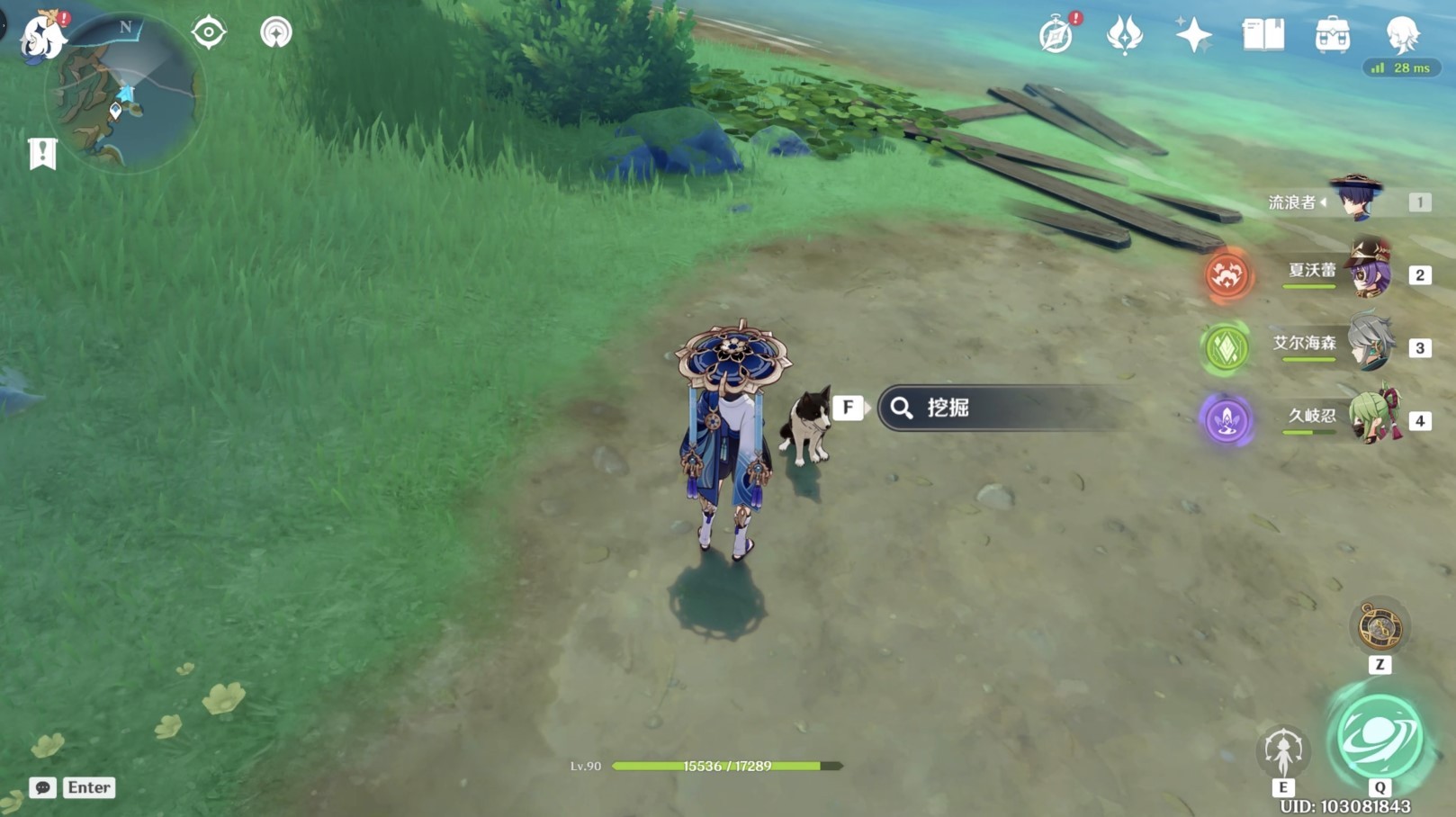The image size is (1456, 817).
Task: Open the events timer icon with red notification
Action: pyautogui.click(x=1055, y=32)
